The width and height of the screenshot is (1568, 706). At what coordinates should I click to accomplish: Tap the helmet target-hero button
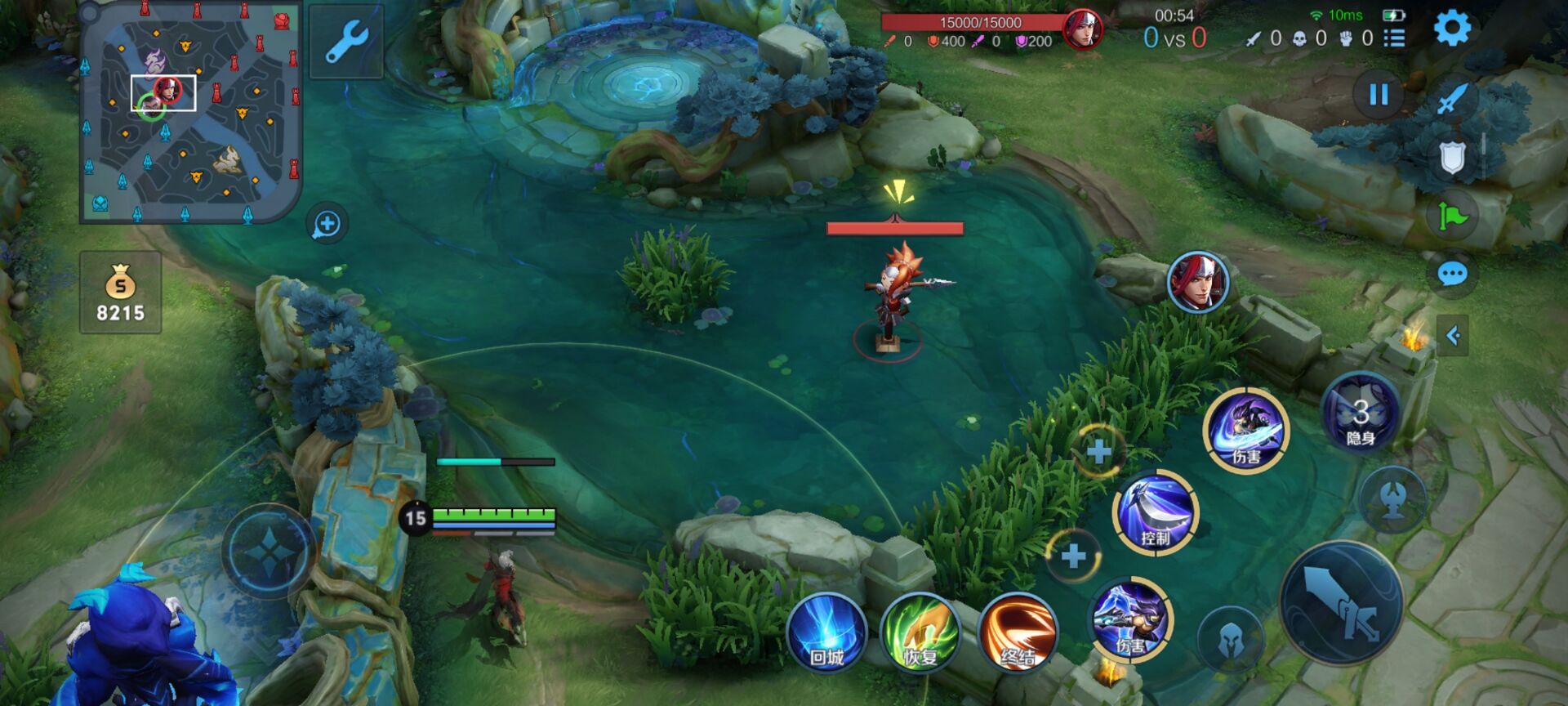[x=1230, y=642]
